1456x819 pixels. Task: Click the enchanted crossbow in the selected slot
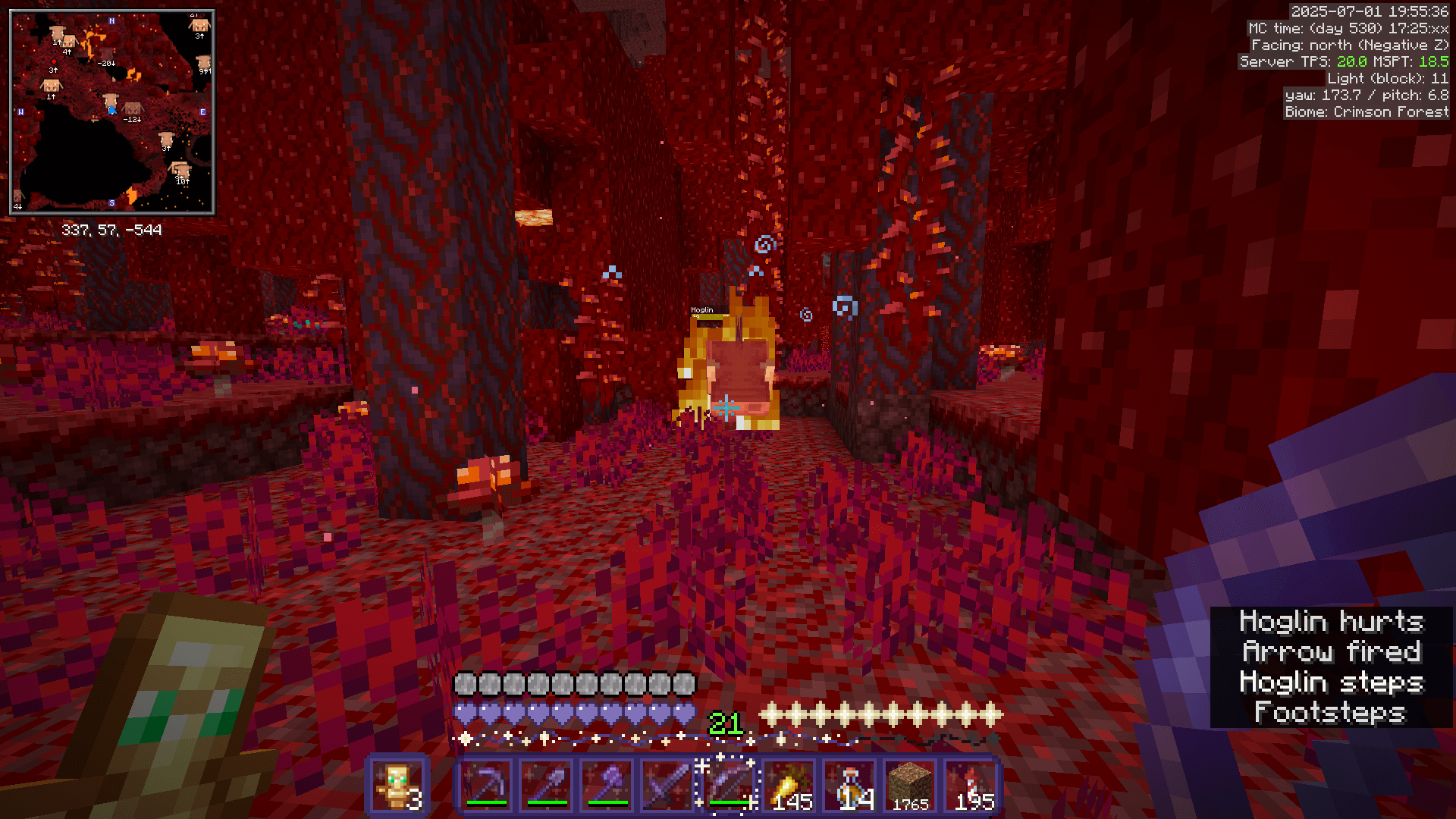coord(727,781)
